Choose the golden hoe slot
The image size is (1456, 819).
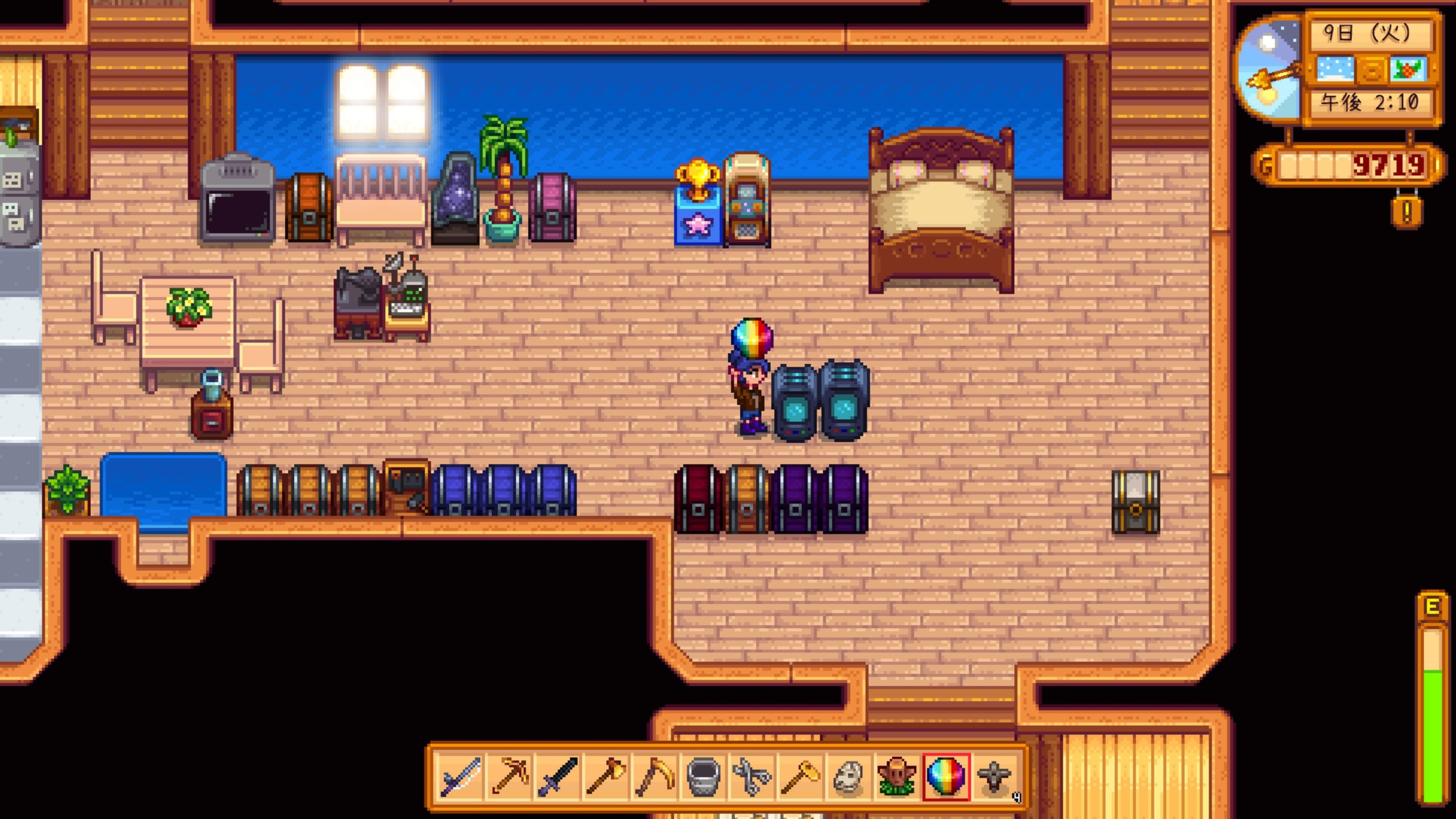(x=800, y=776)
